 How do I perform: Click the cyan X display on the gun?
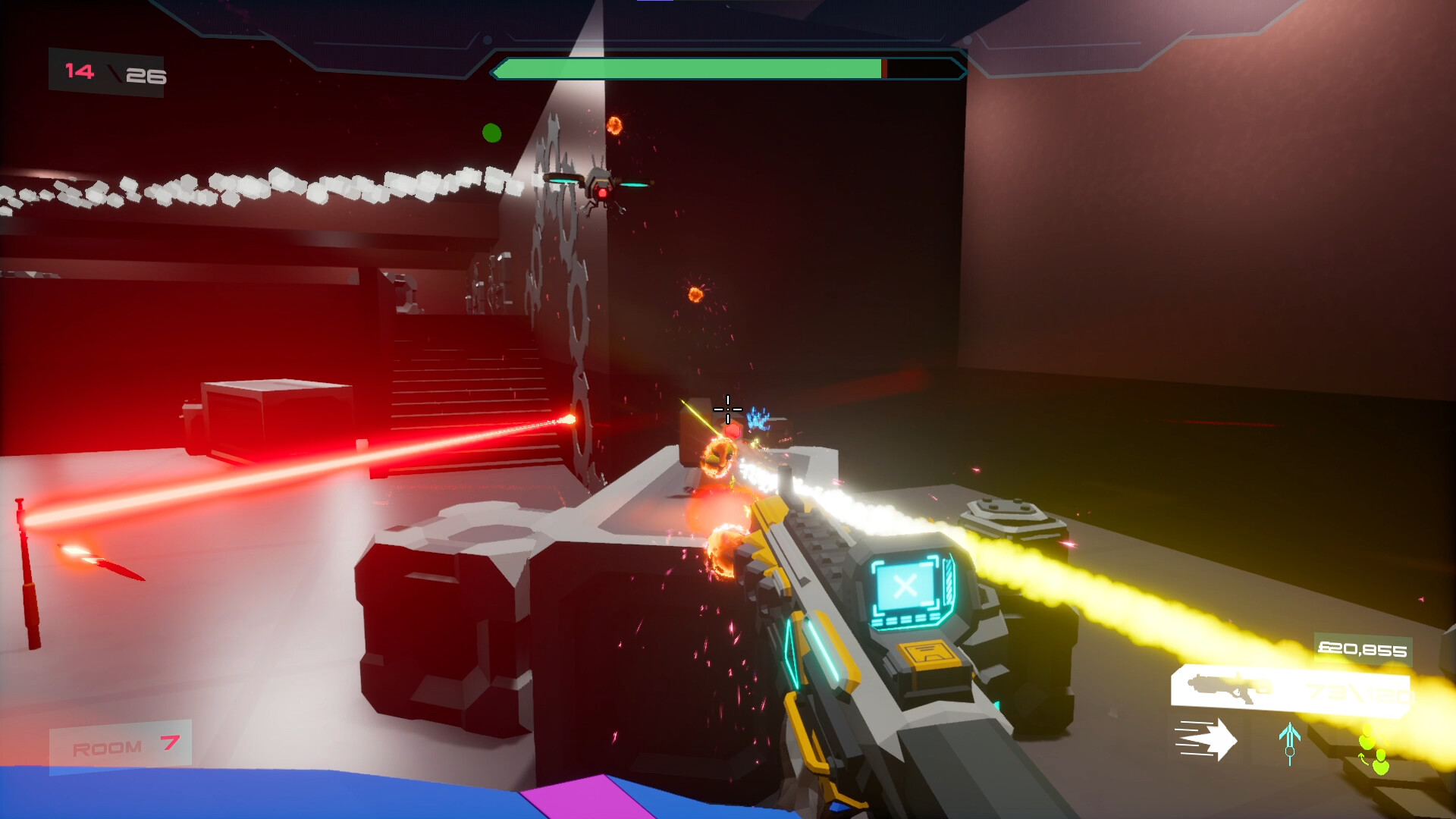[904, 588]
